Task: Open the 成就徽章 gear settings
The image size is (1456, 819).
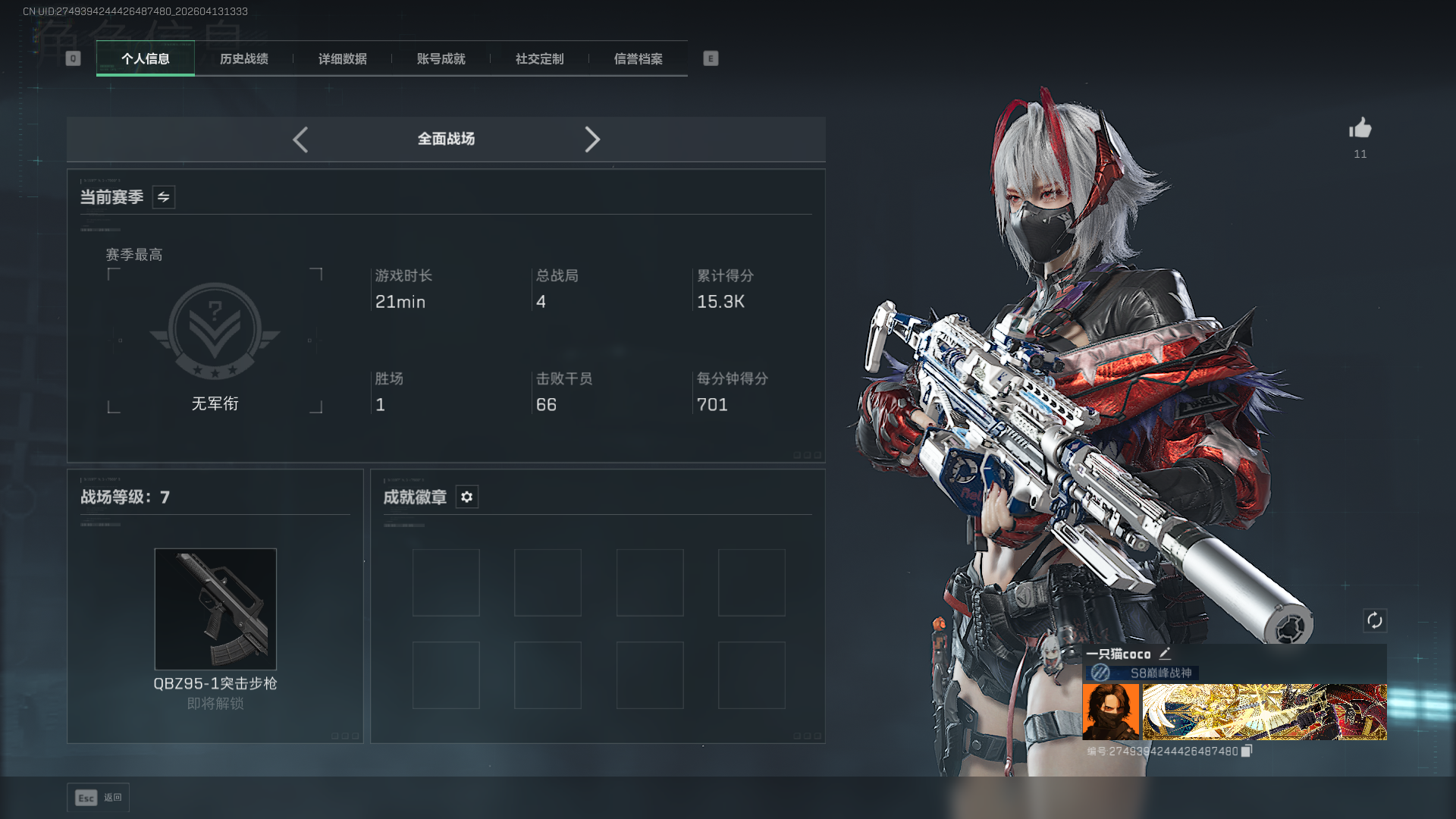Action: point(466,497)
